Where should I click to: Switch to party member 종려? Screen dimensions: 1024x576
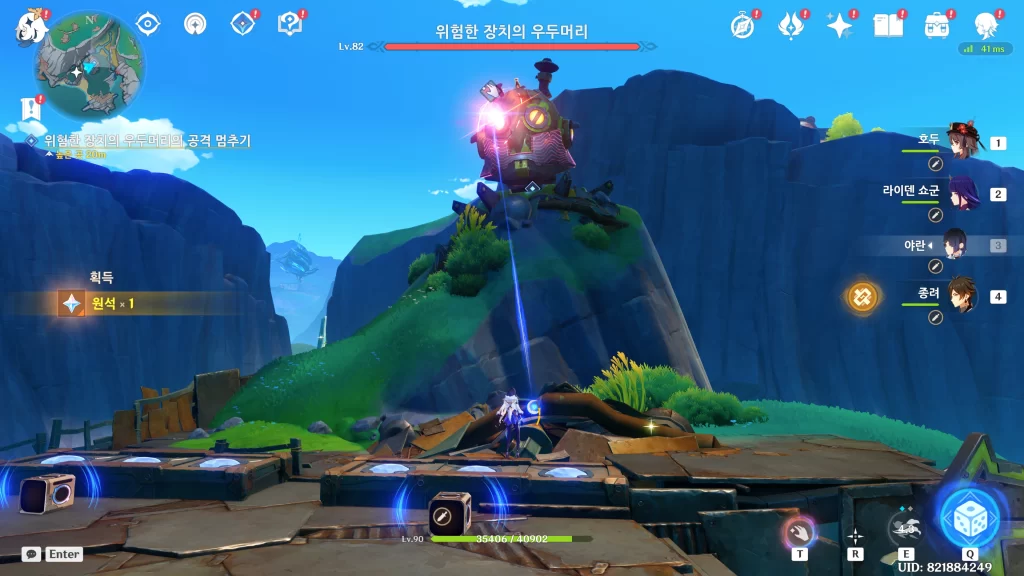(x=961, y=296)
